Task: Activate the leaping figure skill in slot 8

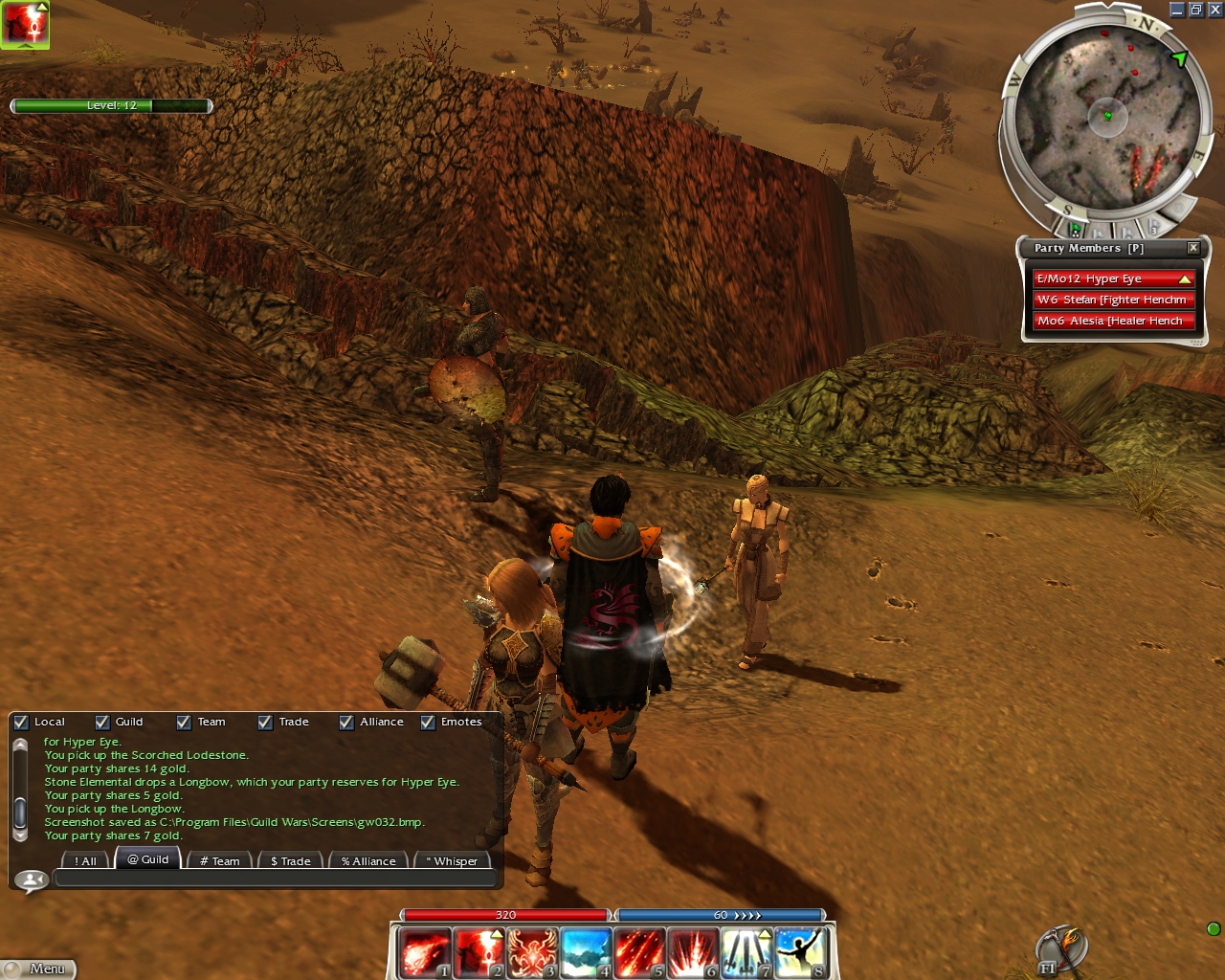Action: point(800,952)
